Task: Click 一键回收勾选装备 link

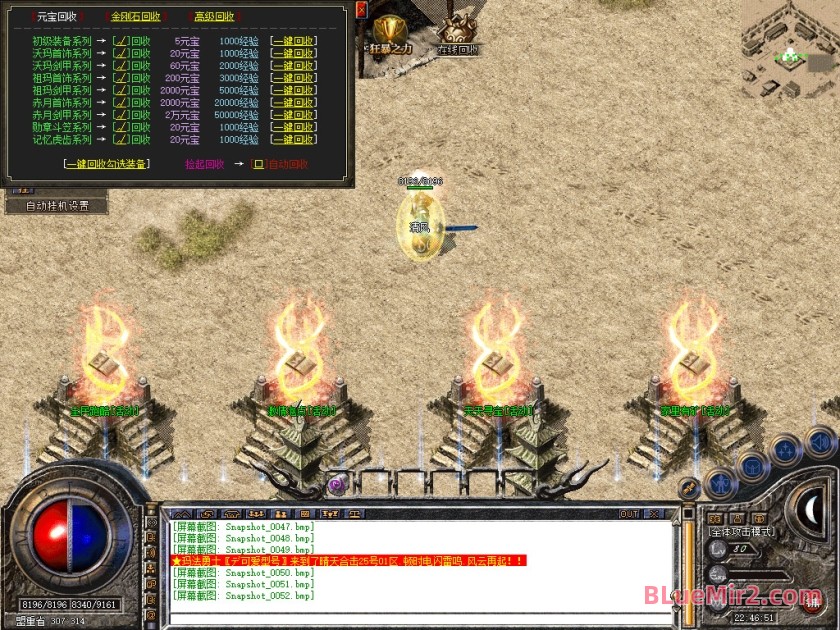Action: pos(106,164)
